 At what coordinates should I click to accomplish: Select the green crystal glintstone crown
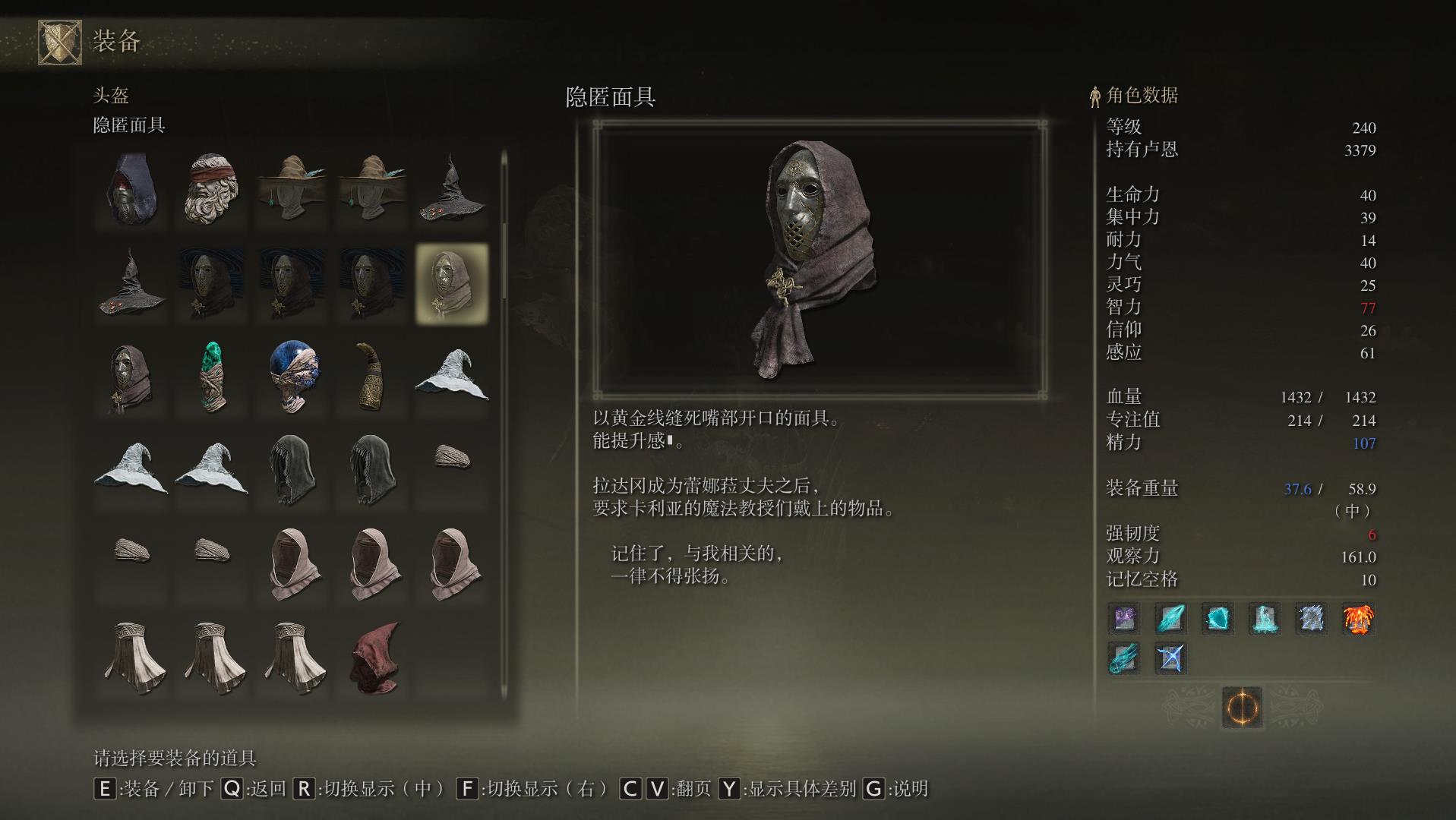tap(212, 377)
